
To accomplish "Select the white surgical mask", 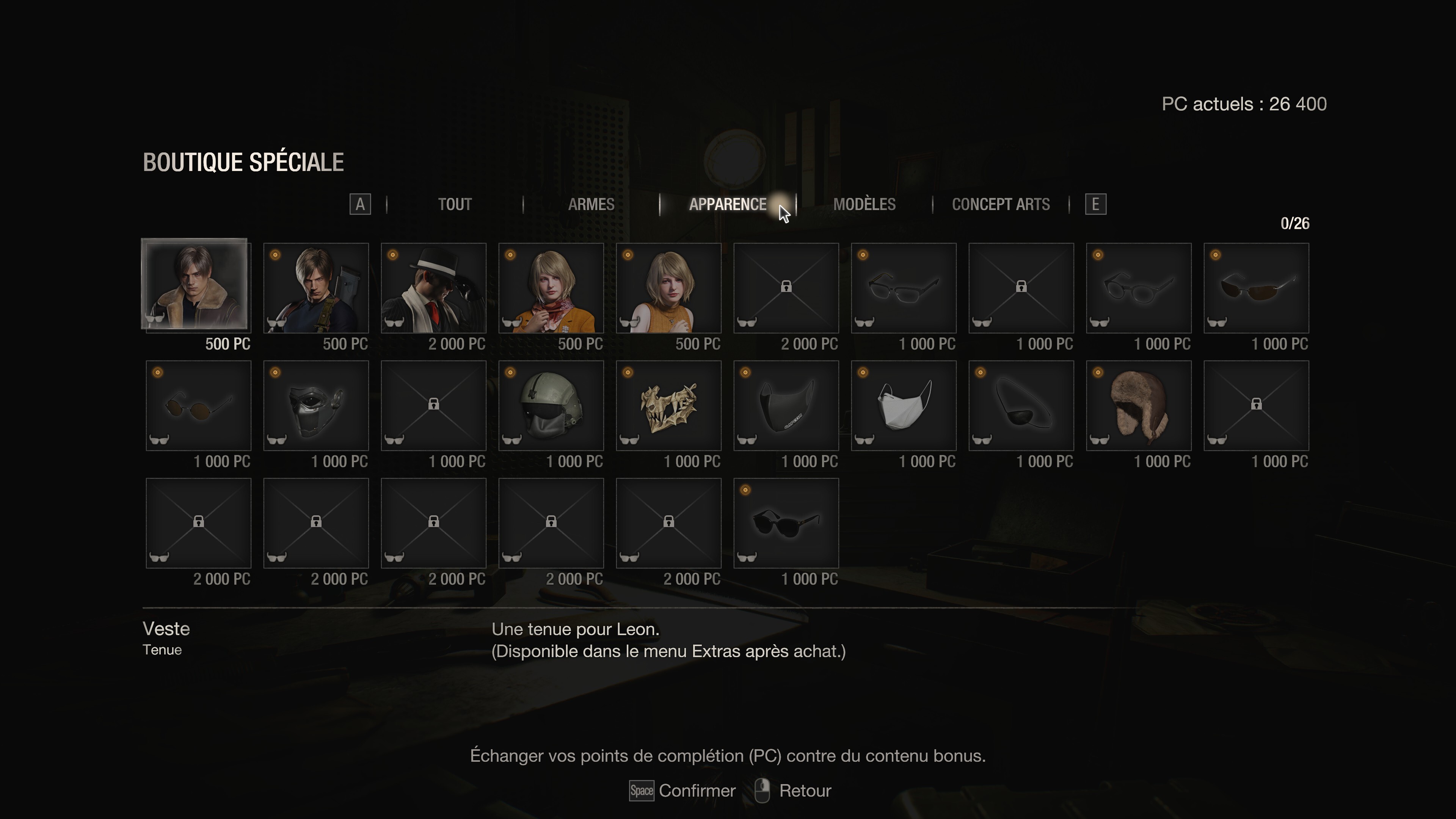I will 904,405.
